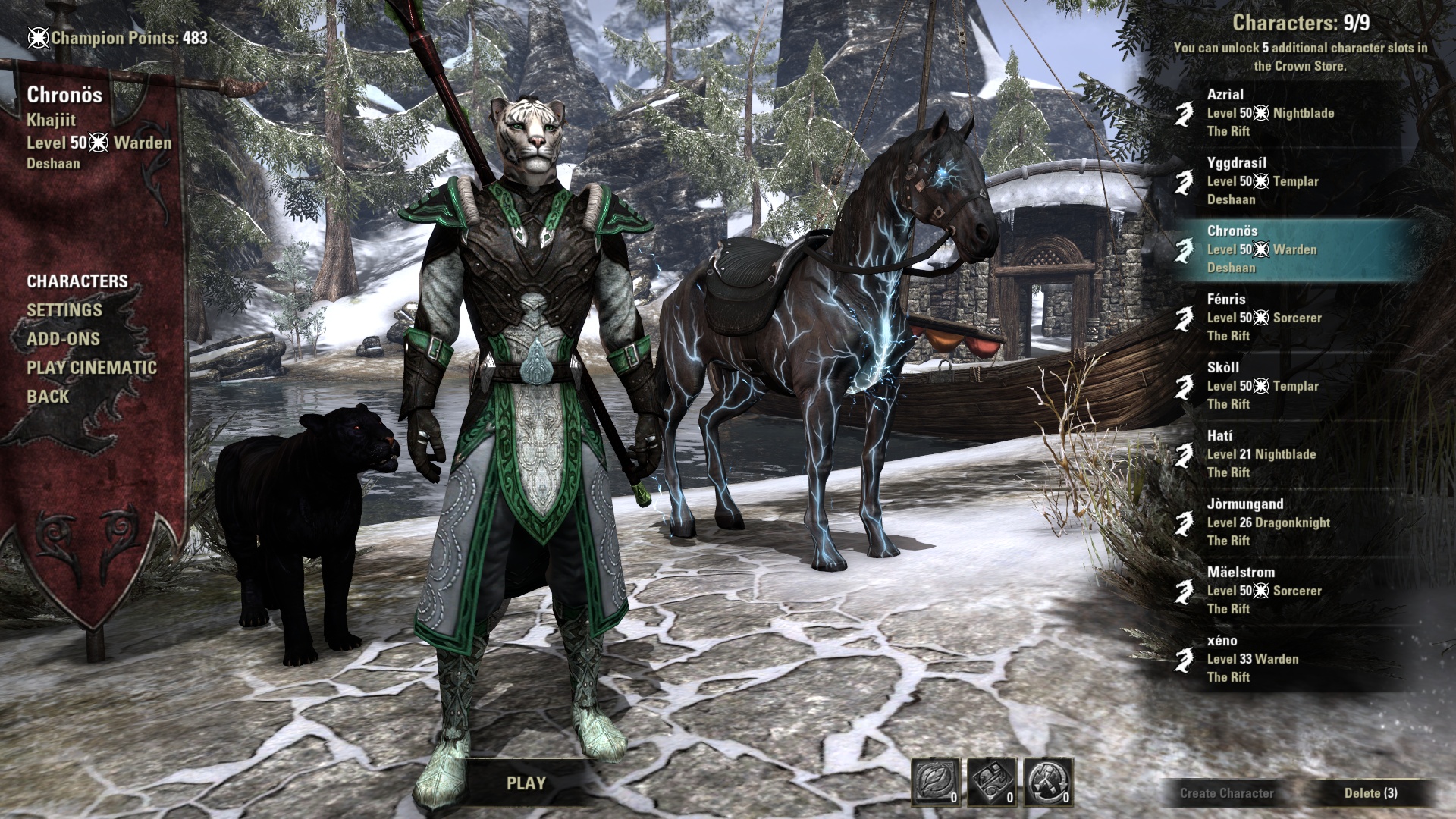The image size is (1456, 819).
Task: Use the quill name change token icon
Action: click(936, 781)
